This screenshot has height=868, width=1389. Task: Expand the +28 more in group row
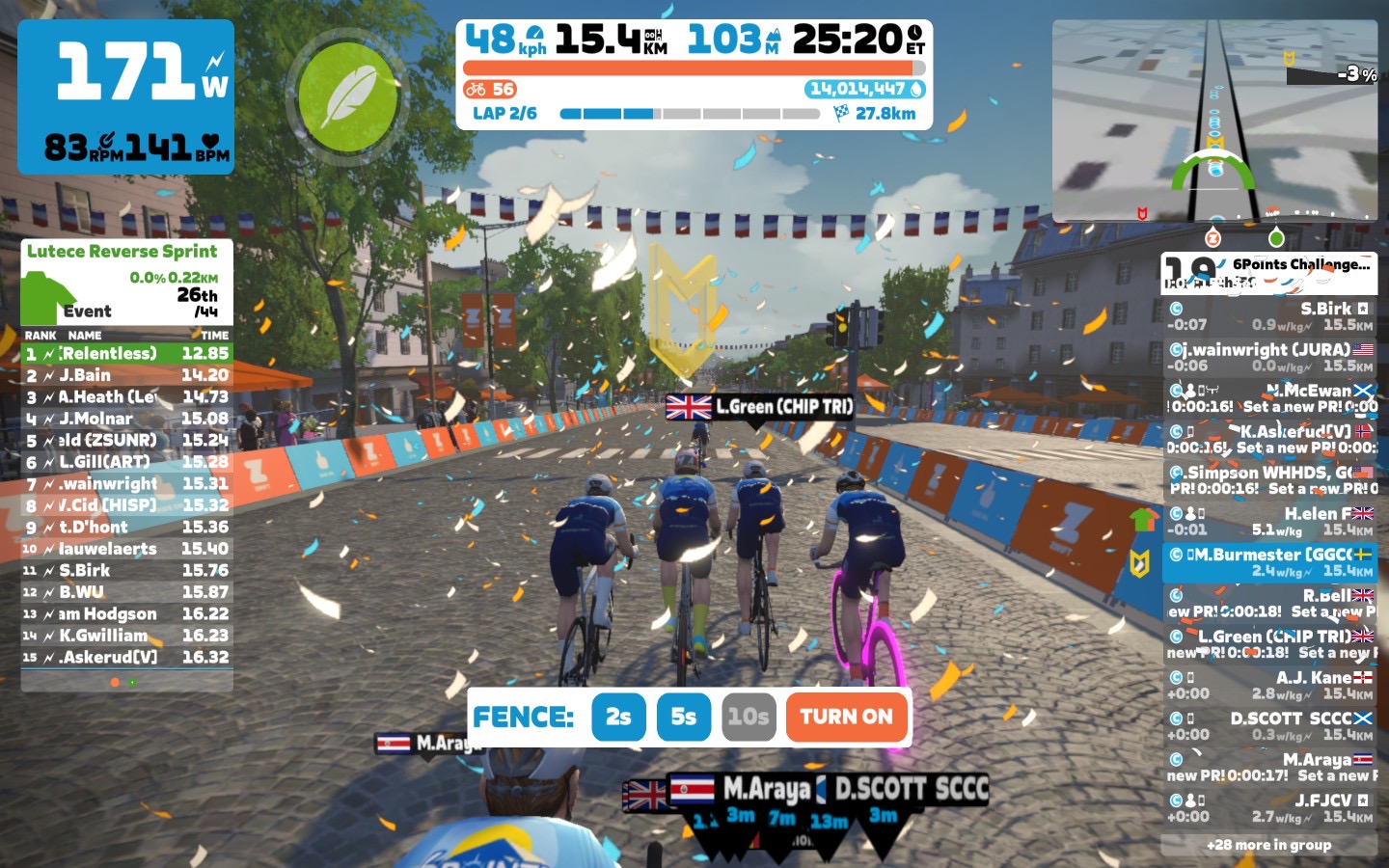click(x=1268, y=845)
